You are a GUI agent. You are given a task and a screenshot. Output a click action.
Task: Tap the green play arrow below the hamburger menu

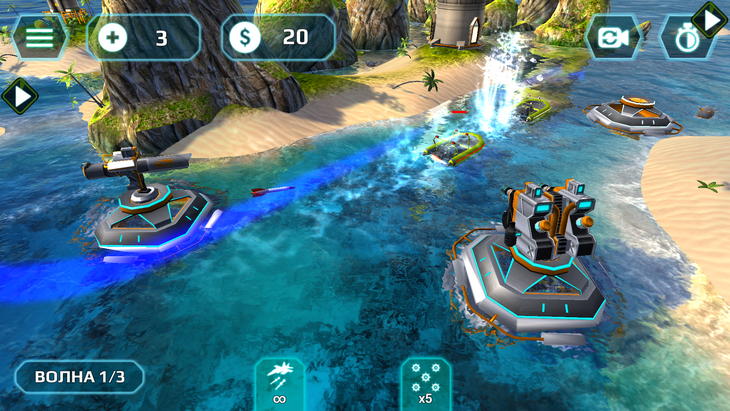[x=18, y=96]
